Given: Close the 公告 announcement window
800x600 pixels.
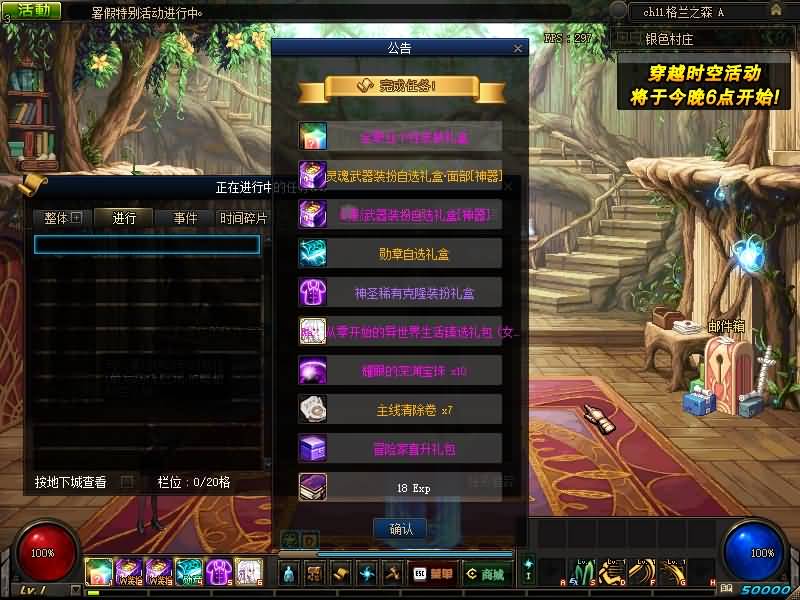Looking at the screenshot, I should [x=517, y=47].
